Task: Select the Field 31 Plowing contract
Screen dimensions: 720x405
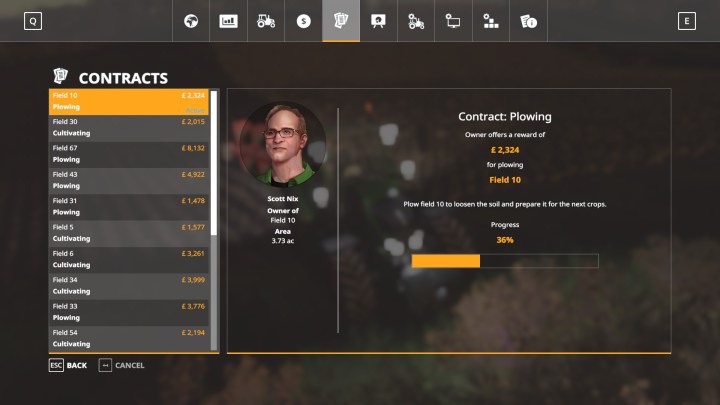Action: [x=130, y=206]
